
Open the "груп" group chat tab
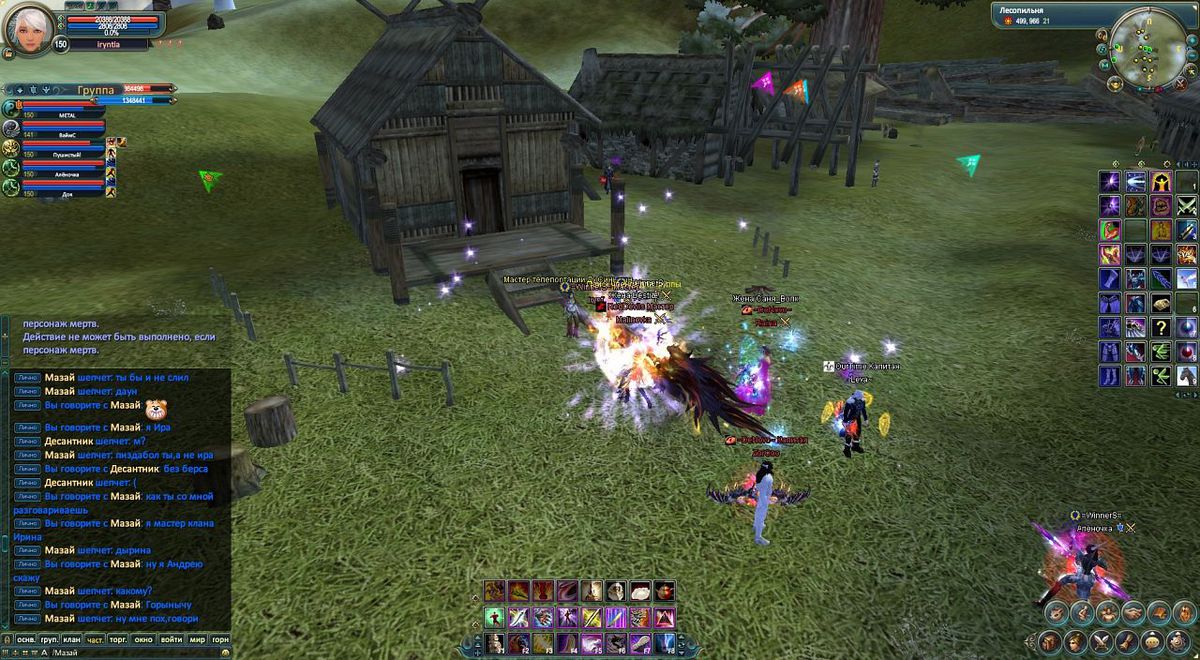click(x=49, y=638)
